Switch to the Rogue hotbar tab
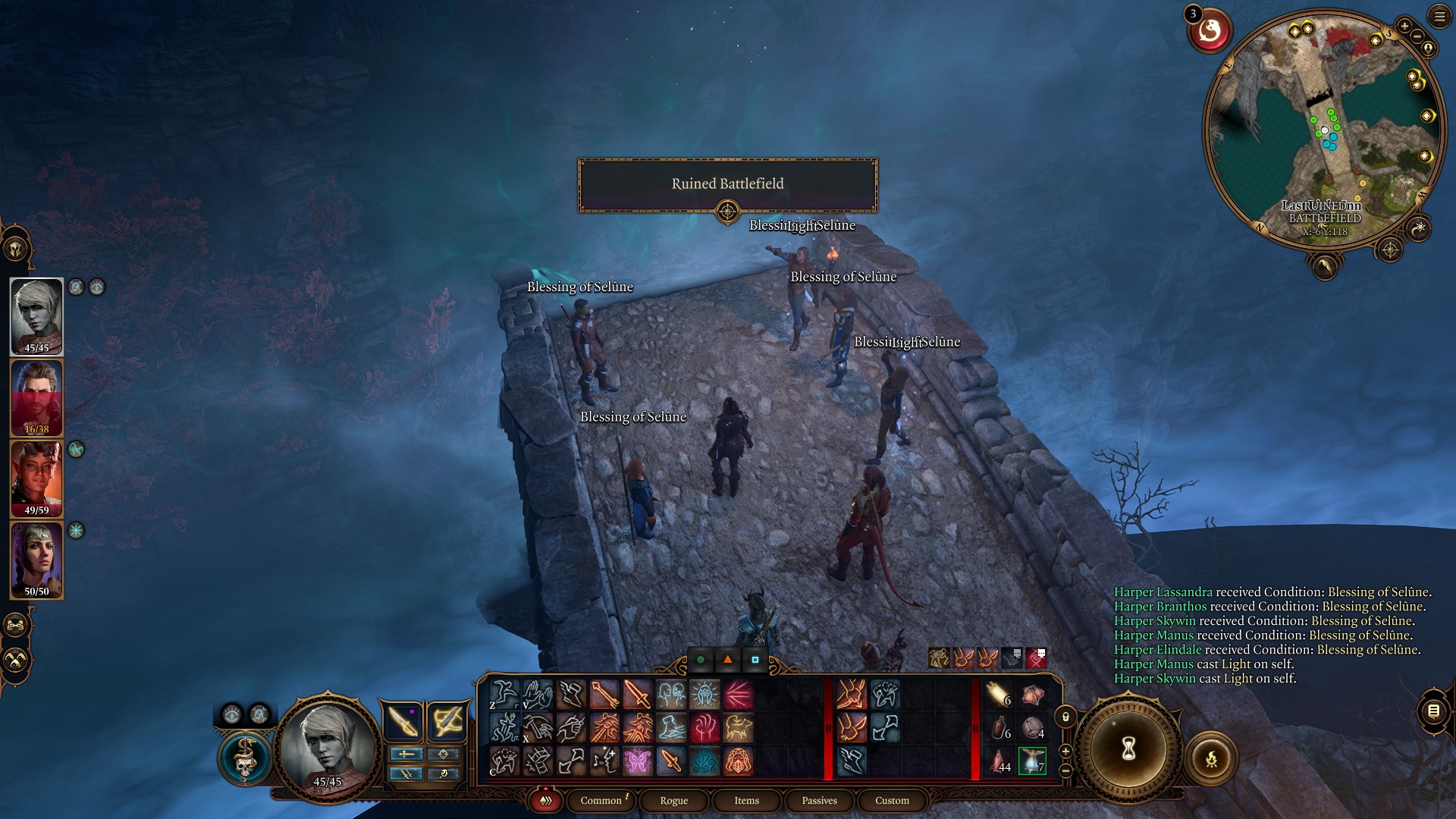This screenshot has width=1456, height=819. click(673, 800)
